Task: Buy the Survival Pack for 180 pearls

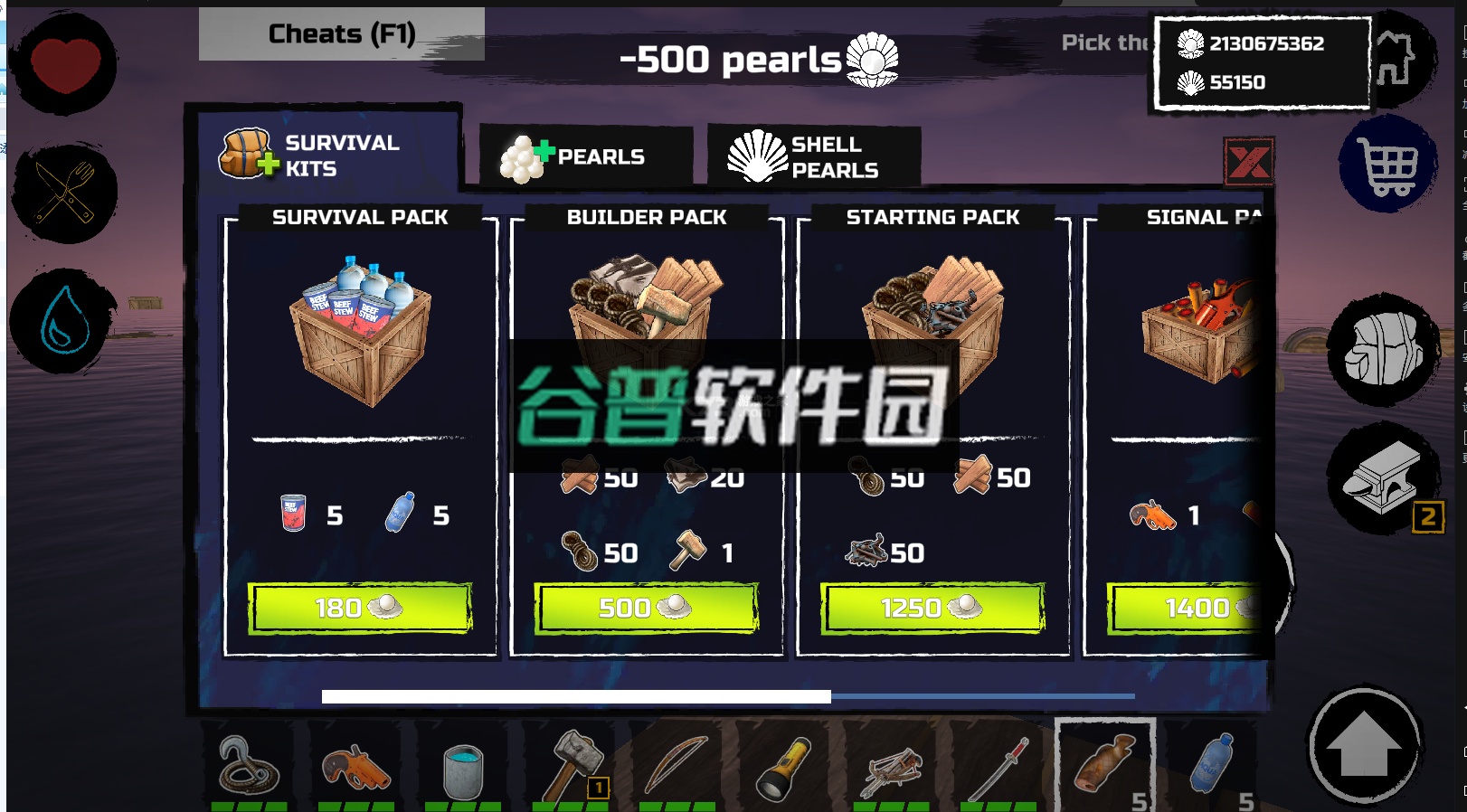Action: (361, 608)
